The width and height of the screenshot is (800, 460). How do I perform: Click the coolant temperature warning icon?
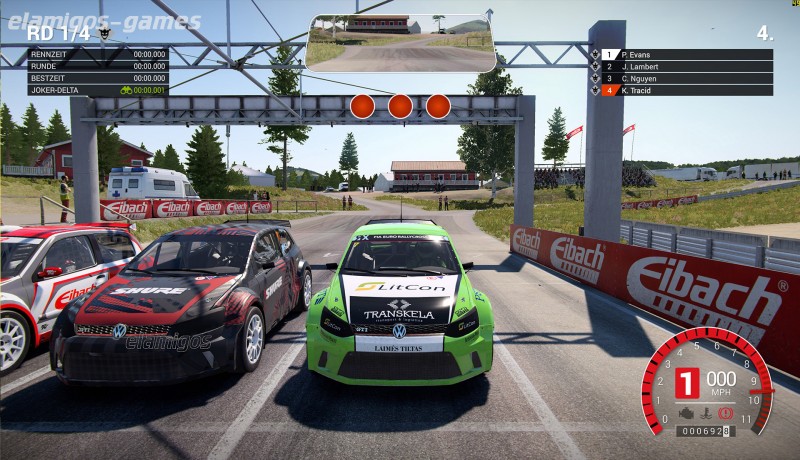coord(706,412)
